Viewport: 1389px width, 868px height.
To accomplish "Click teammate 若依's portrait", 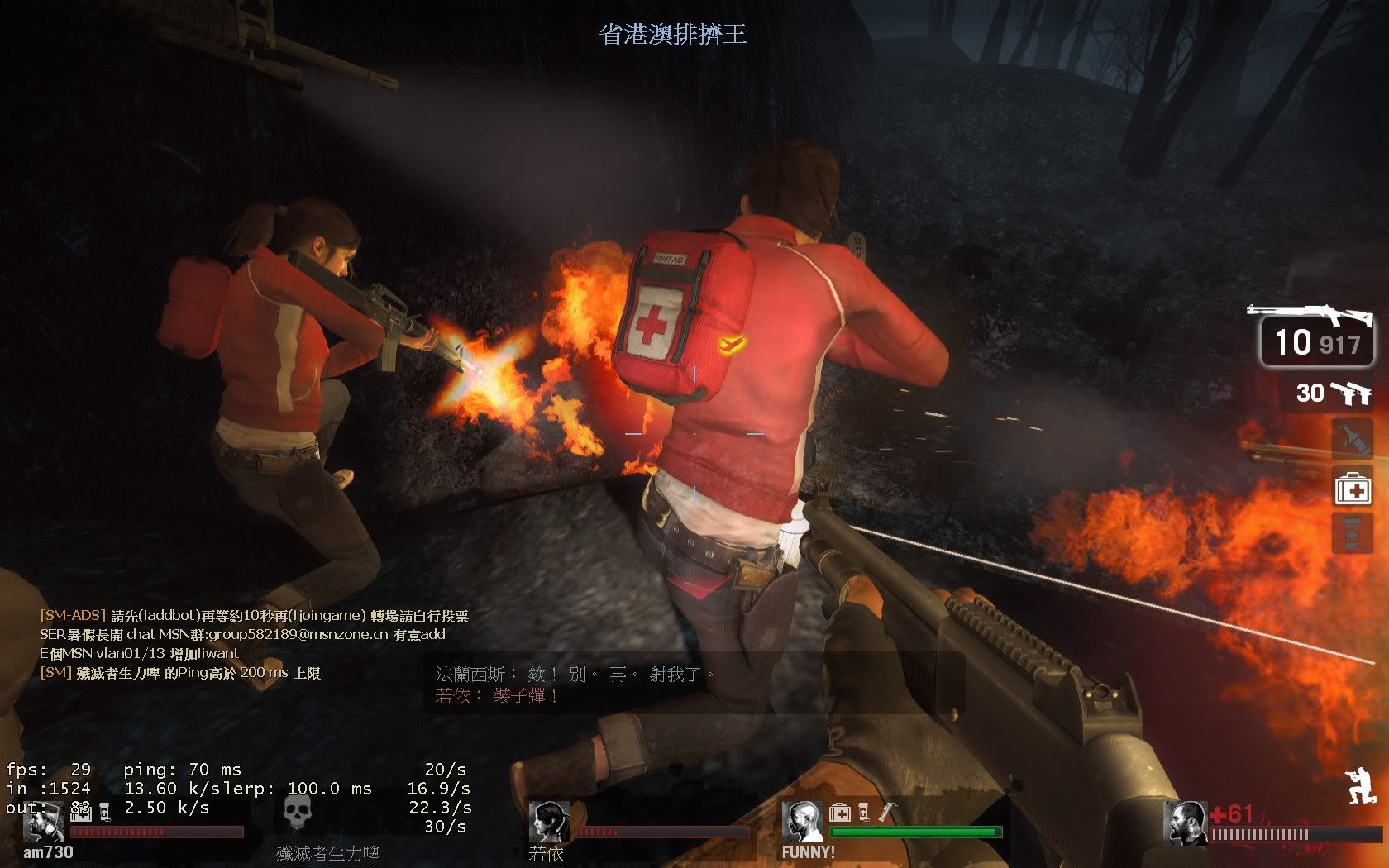I will pos(549,822).
